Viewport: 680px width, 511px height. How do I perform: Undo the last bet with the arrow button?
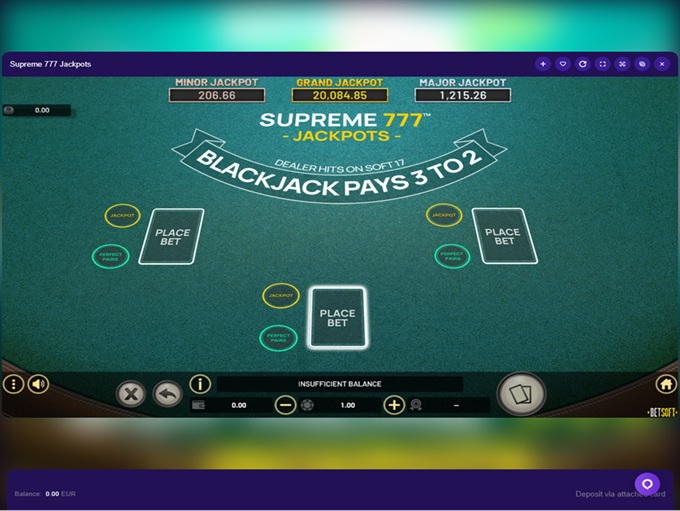(167, 394)
